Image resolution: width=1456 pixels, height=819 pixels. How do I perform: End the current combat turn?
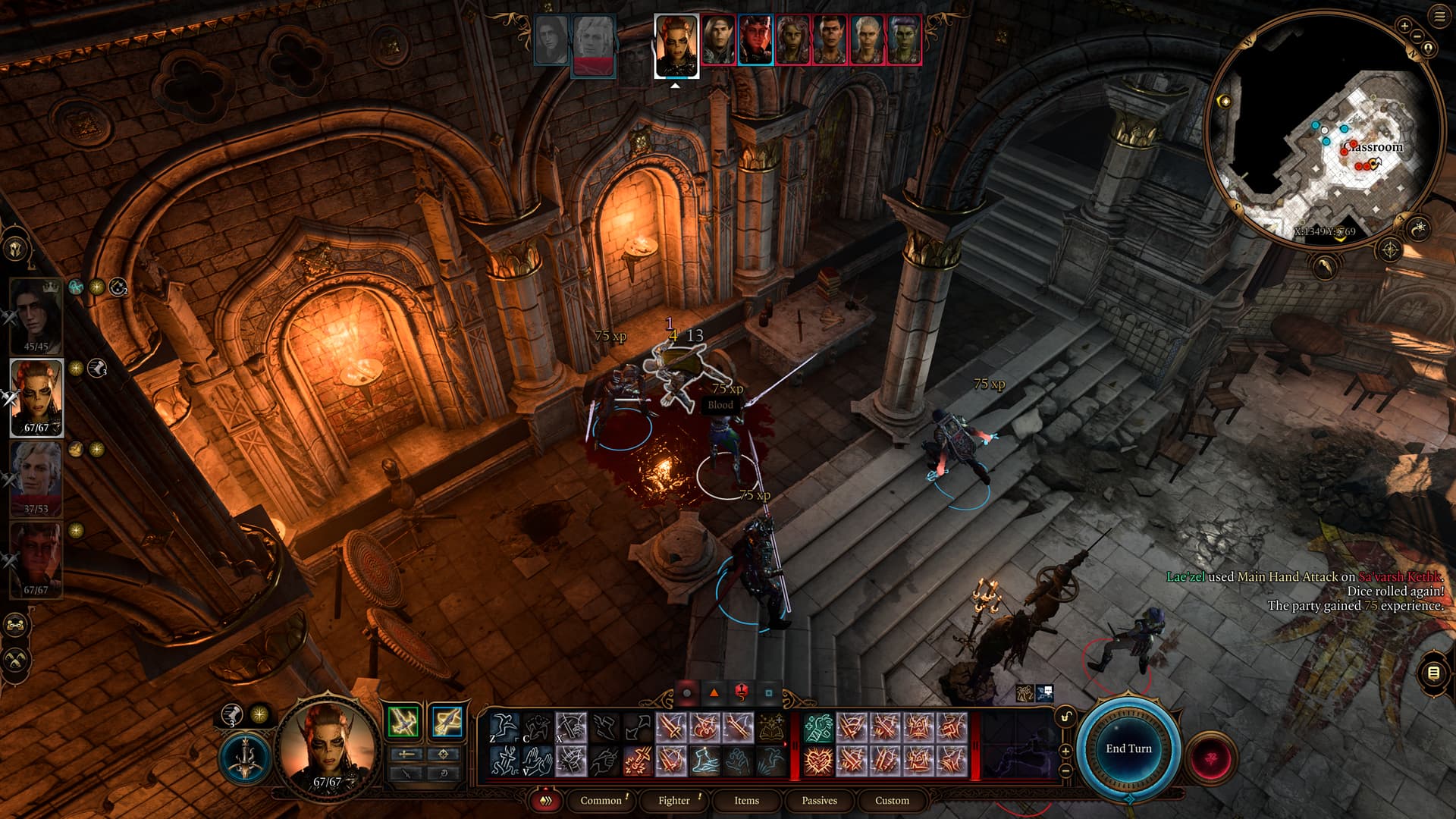1128,748
